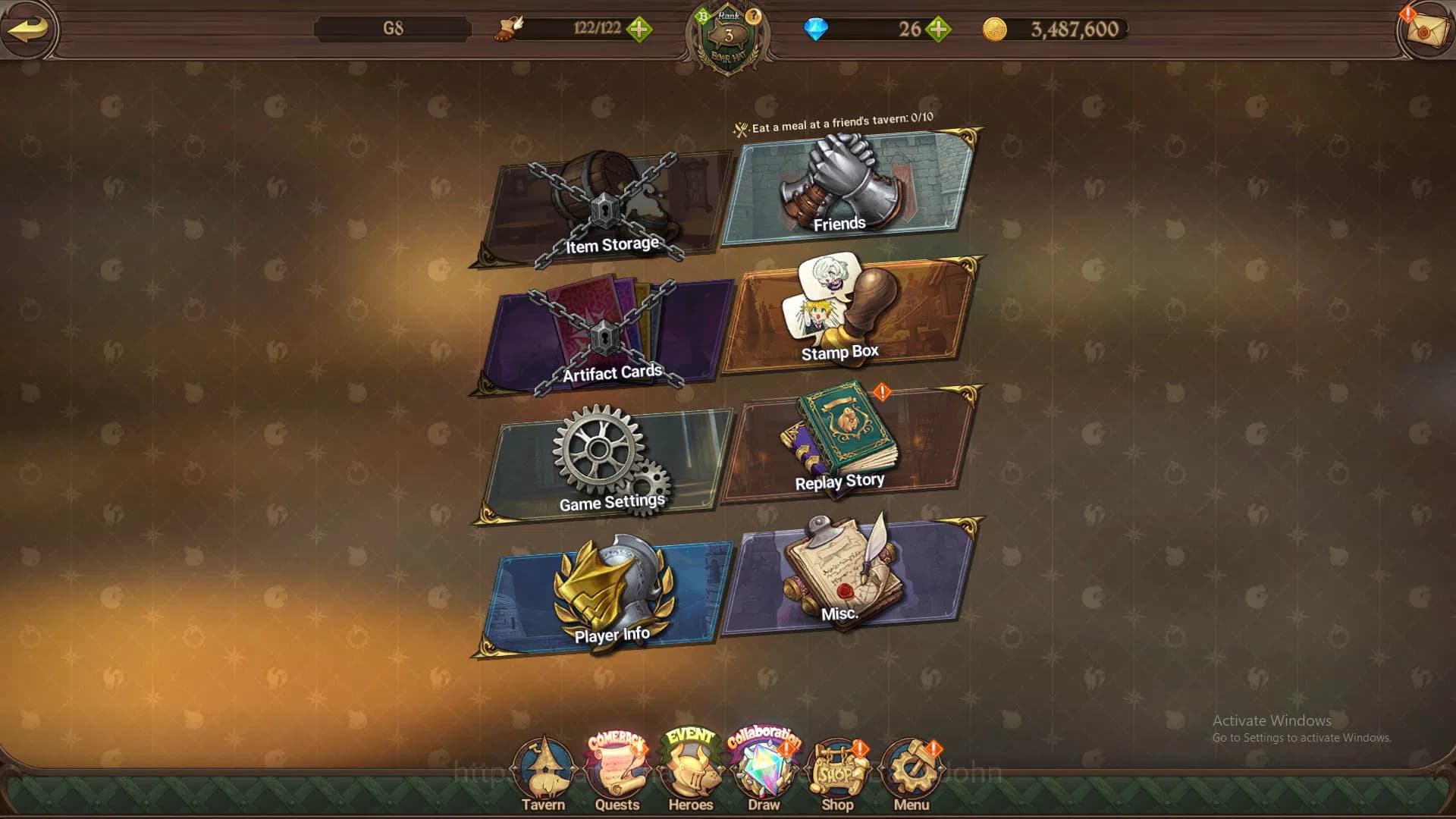
Task: Open the Tavern from bottom navigation
Action: tap(543, 766)
